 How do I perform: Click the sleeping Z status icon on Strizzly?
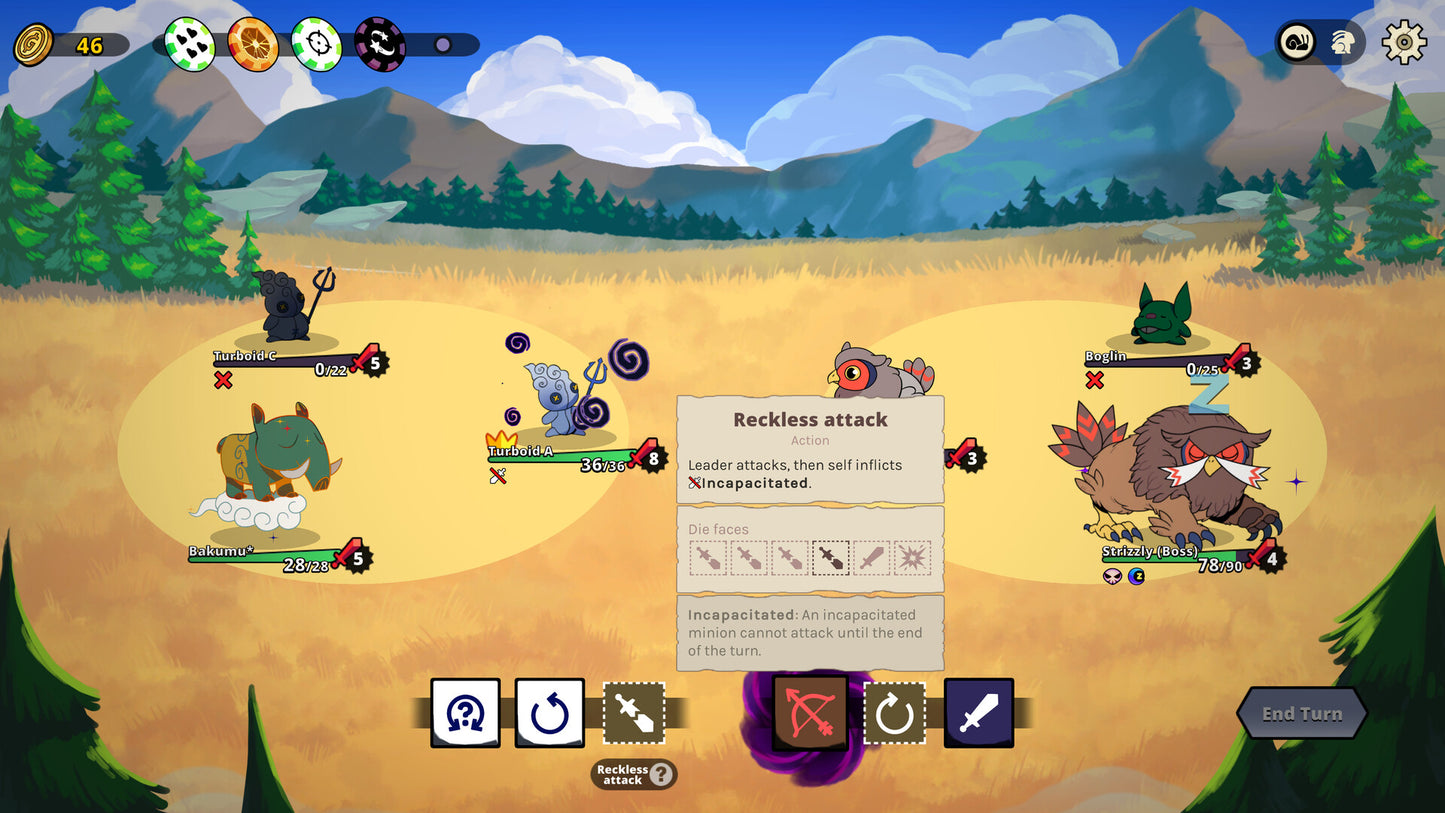[1136, 576]
